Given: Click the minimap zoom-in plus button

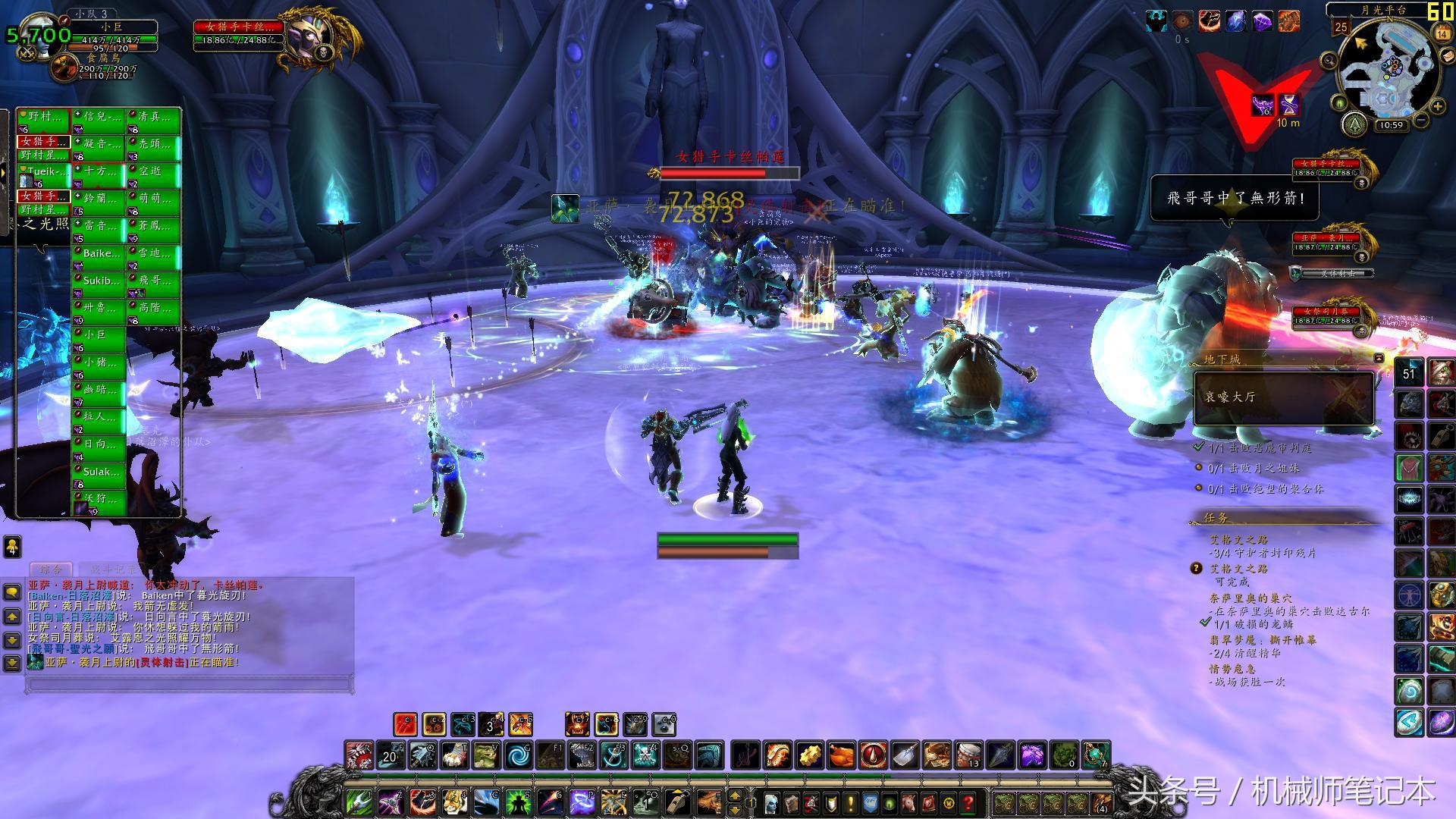Looking at the screenshot, I should click(1436, 107).
